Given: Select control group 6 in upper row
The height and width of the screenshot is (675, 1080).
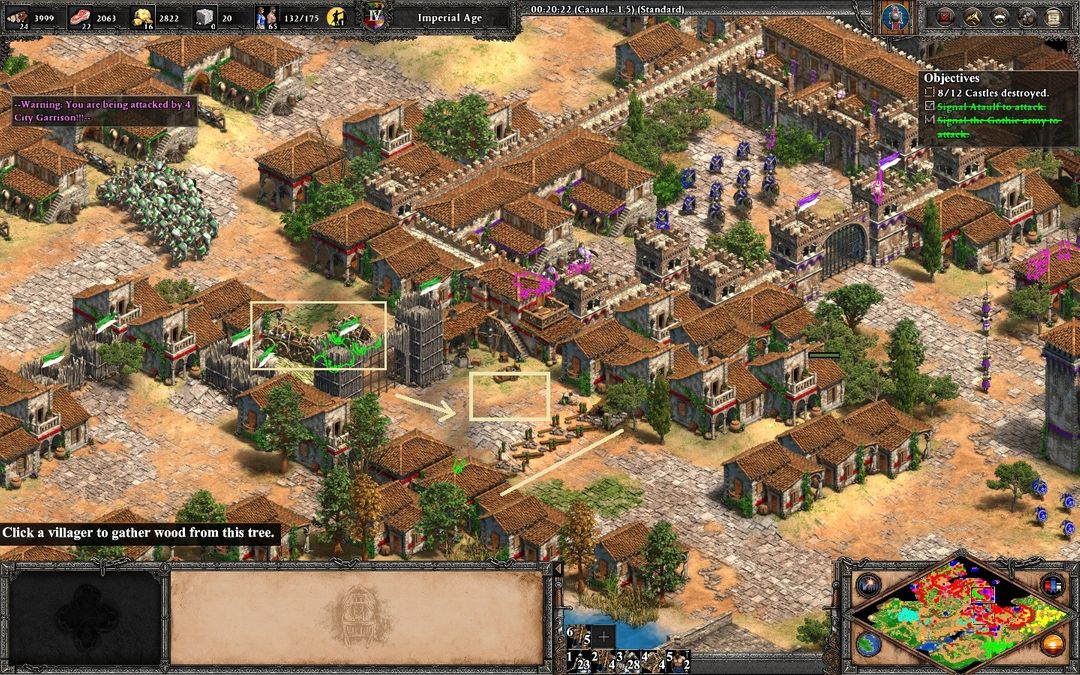Looking at the screenshot, I should pyautogui.click(x=577, y=636).
